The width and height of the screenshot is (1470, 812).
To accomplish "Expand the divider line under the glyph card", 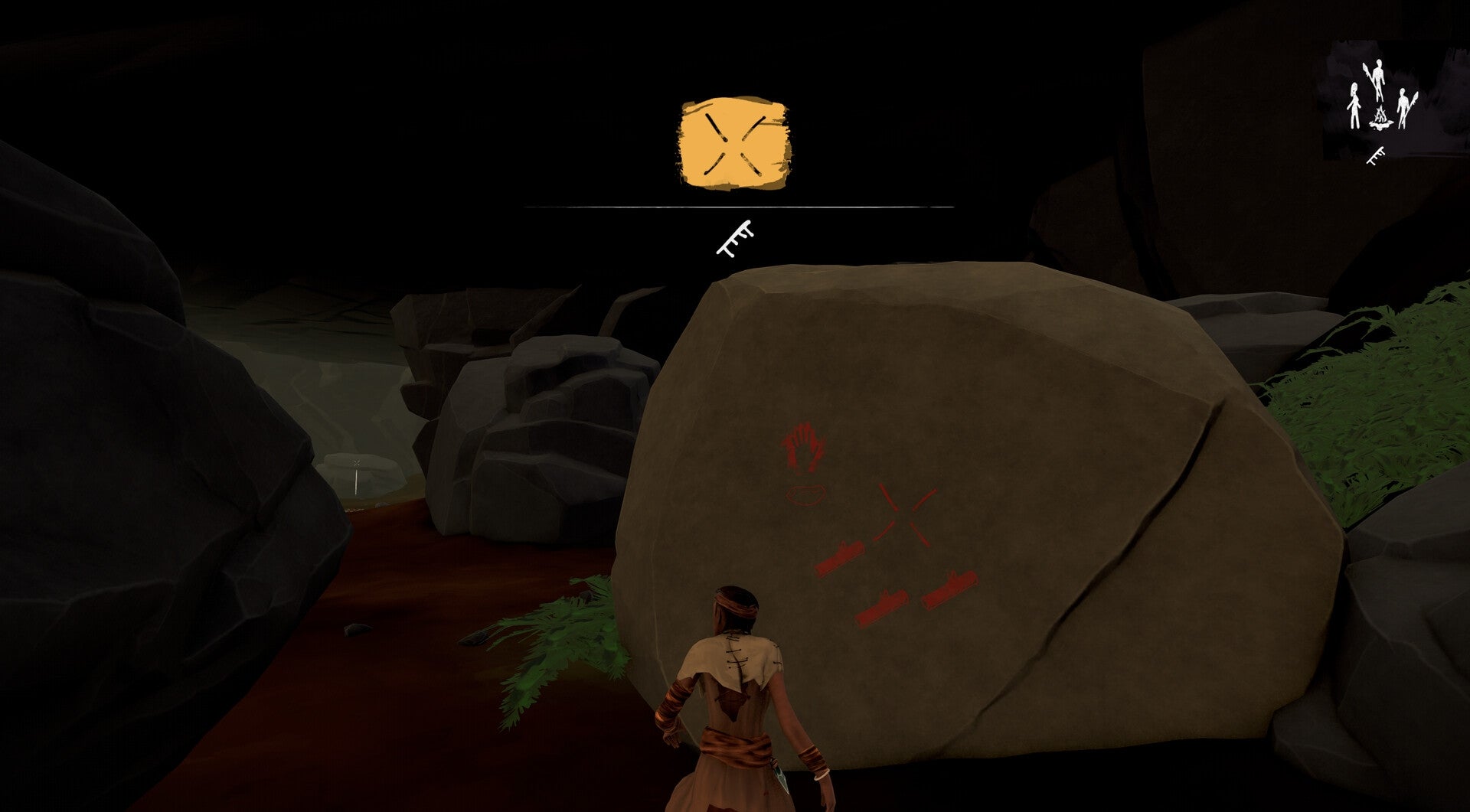I will [737, 205].
